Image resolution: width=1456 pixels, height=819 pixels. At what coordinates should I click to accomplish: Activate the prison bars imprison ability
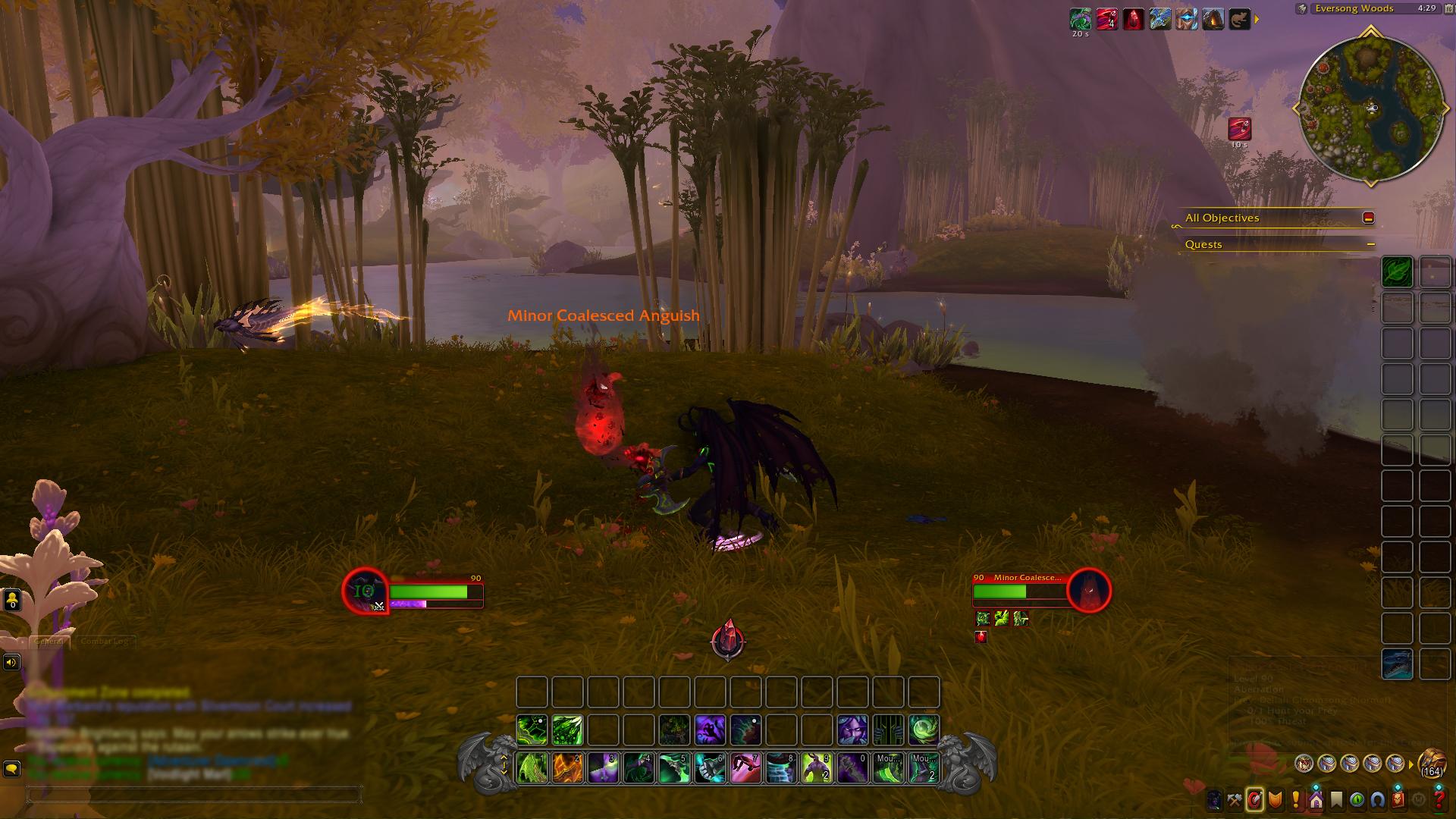click(x=888, y=730)
